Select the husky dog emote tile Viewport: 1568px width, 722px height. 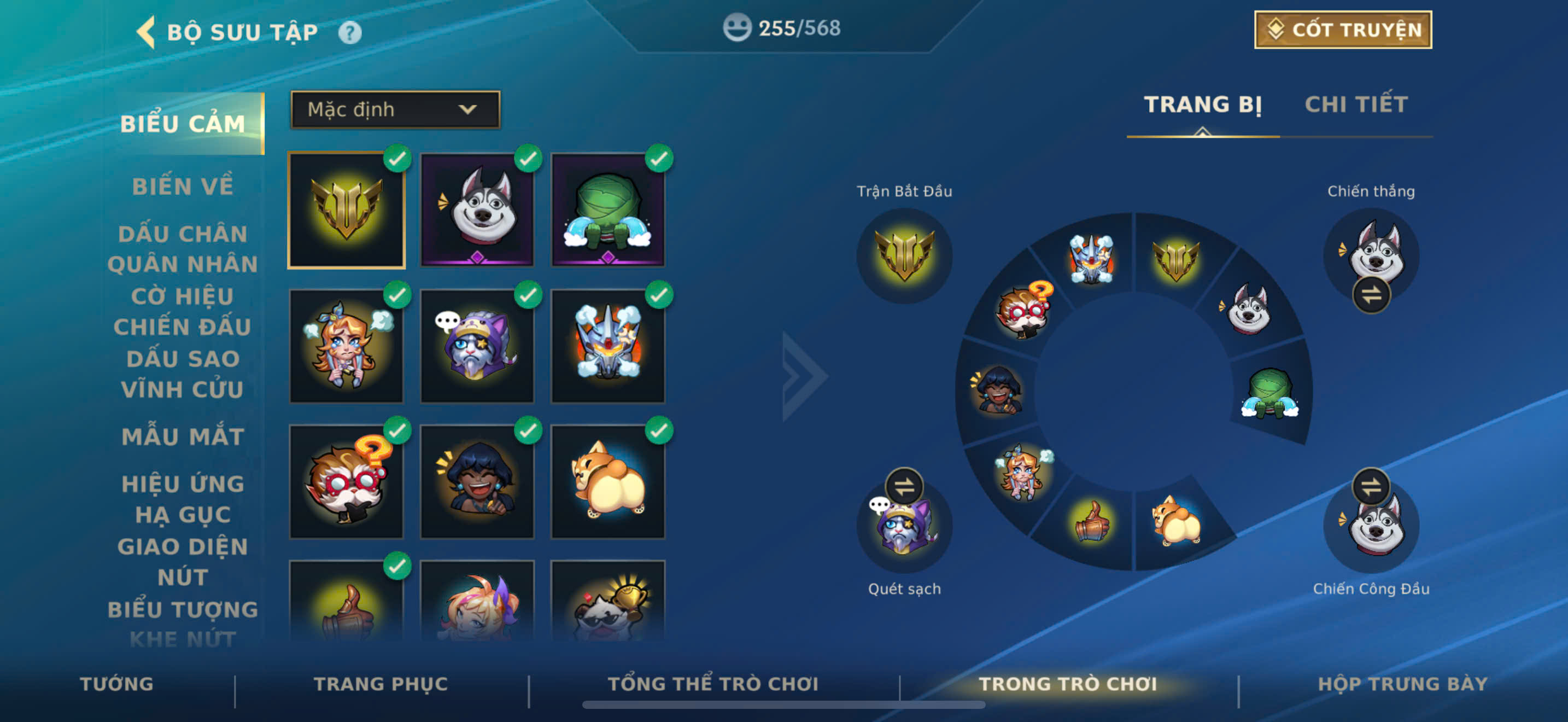477,210
